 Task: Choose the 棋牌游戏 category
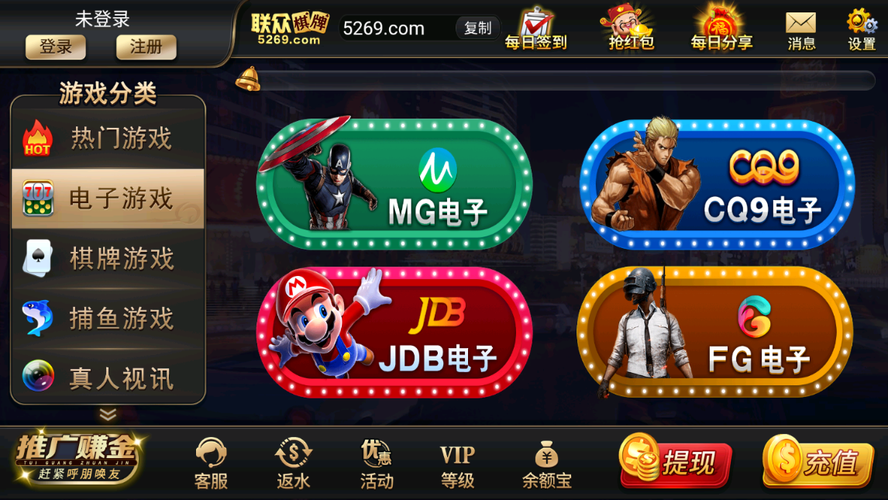coord(108,259)
